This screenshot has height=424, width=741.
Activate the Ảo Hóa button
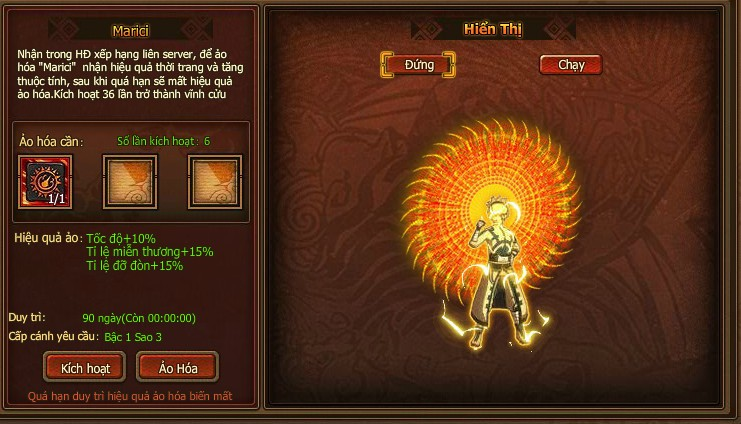[x=177, y=367]
